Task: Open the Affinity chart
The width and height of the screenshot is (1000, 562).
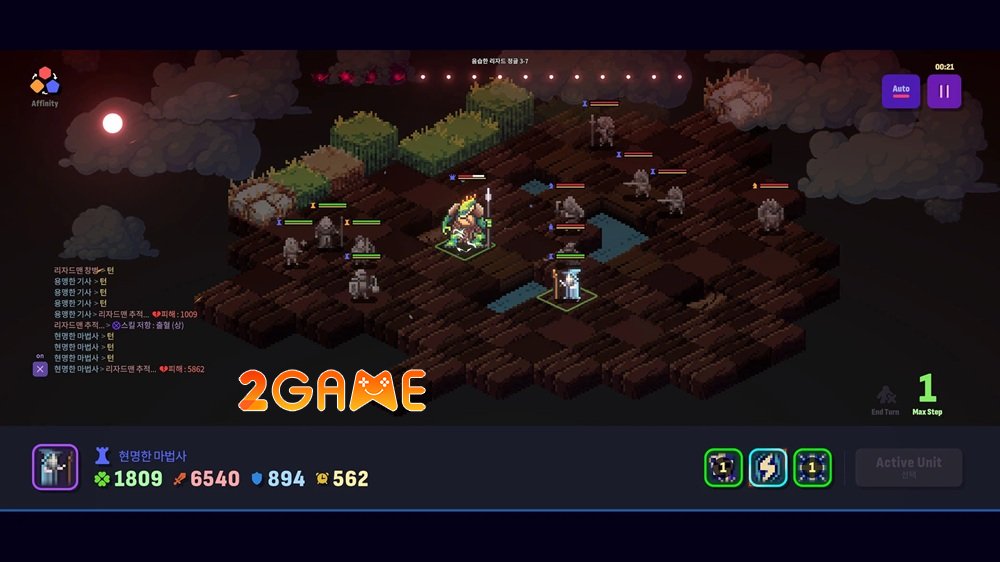Action: click(x=44, y=84)
